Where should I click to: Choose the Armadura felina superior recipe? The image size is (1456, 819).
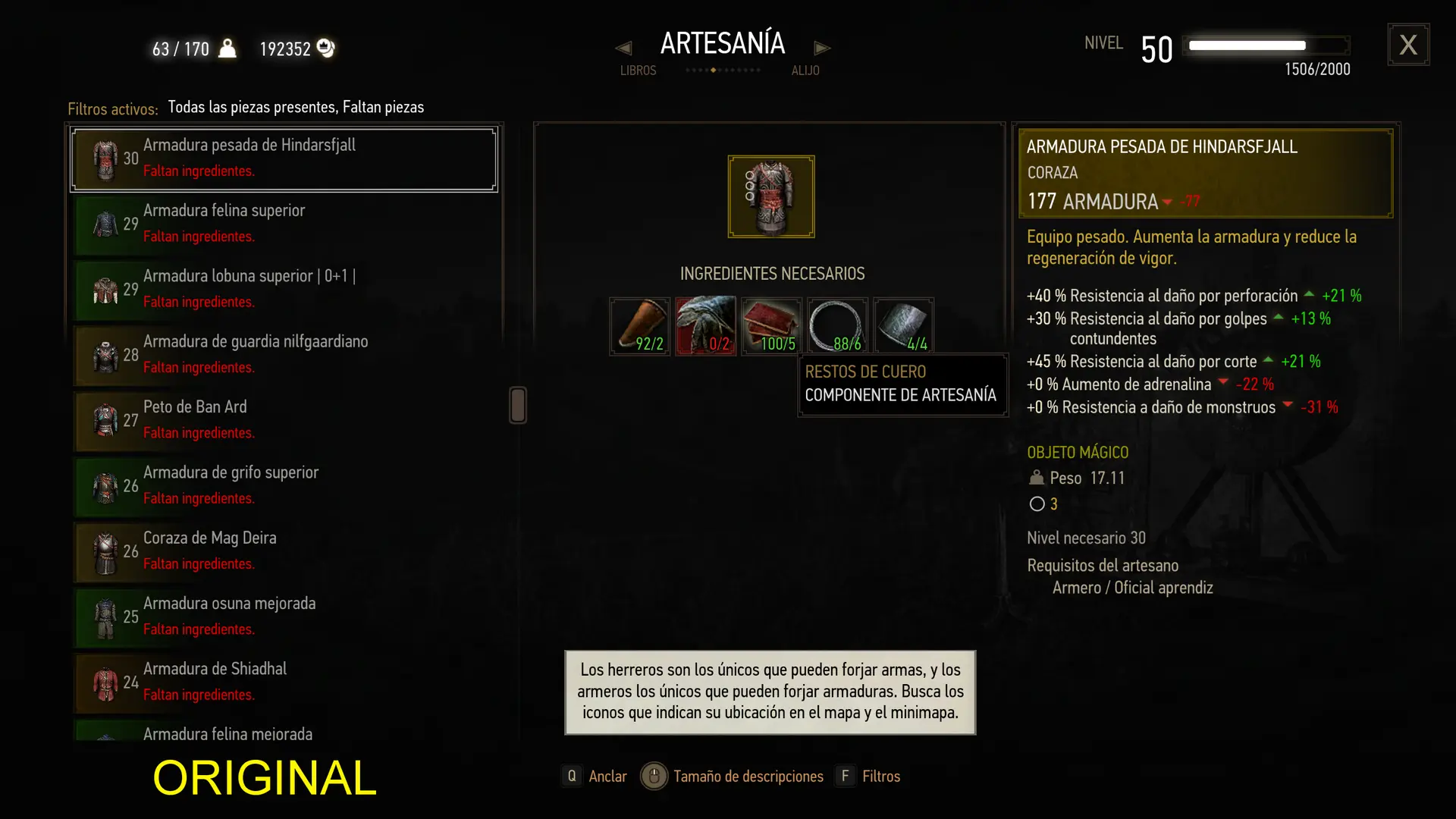pos(284,224)
